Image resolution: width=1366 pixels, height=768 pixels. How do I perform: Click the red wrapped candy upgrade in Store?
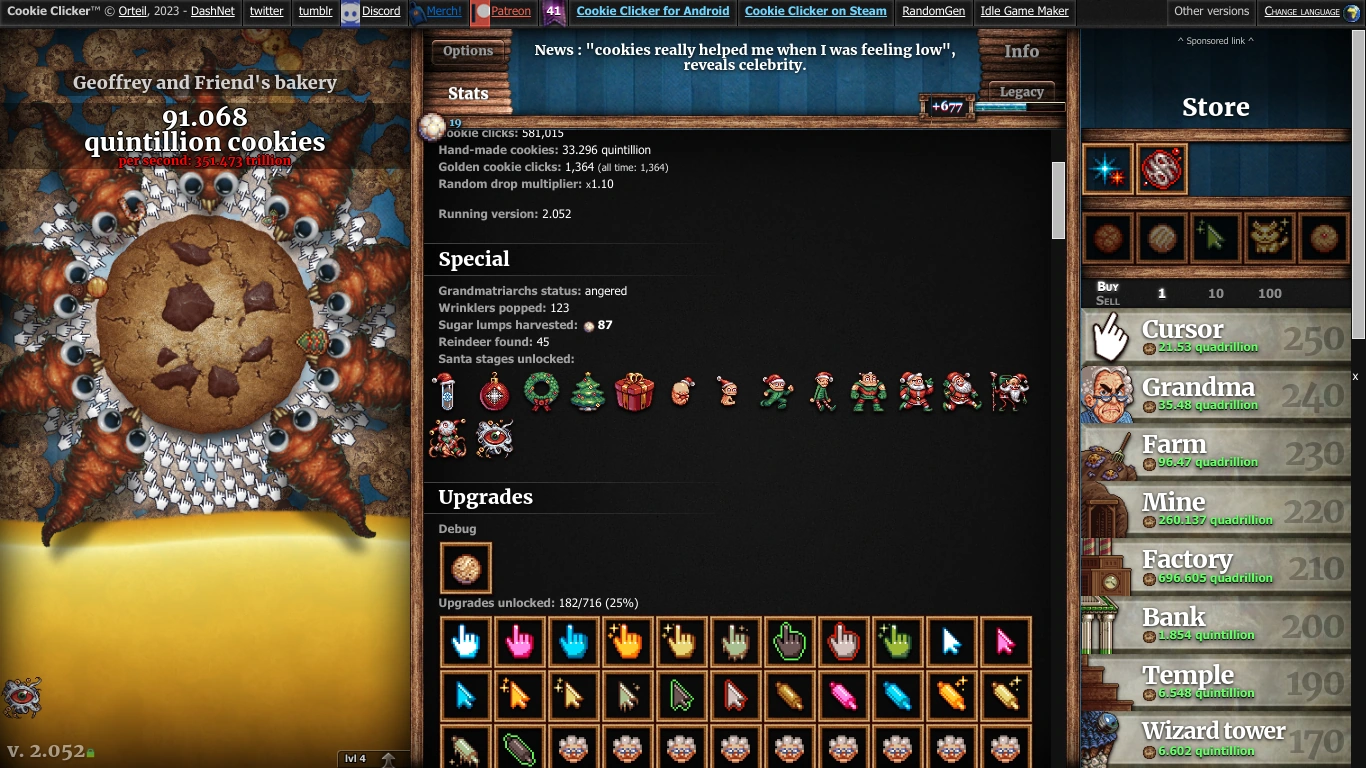[1162, 169]
